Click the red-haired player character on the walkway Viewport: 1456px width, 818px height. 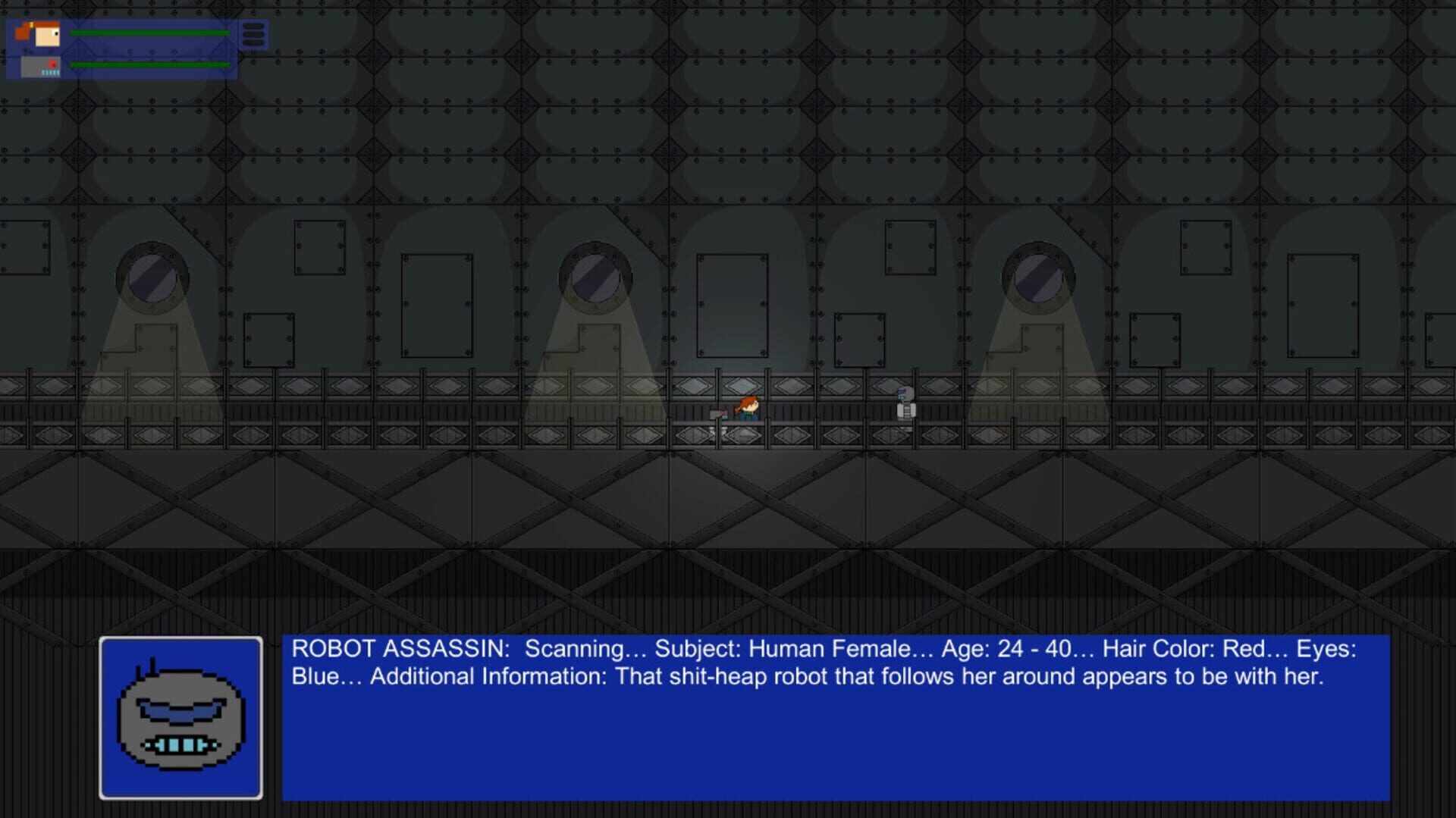pos(747,408)
